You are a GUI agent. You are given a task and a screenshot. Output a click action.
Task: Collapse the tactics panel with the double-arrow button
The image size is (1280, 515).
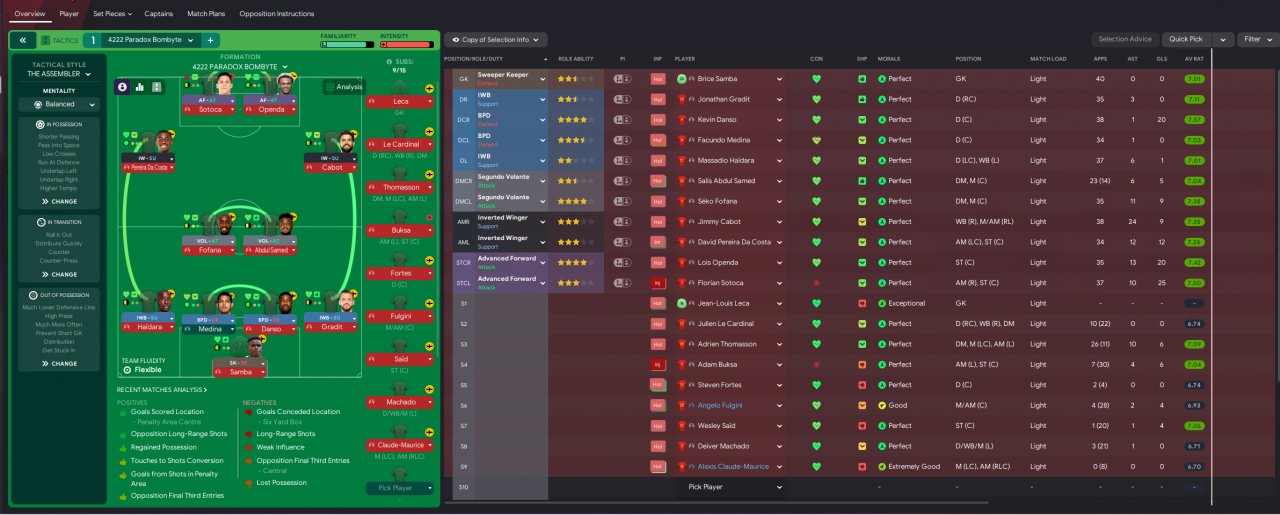tap(22, 40)
